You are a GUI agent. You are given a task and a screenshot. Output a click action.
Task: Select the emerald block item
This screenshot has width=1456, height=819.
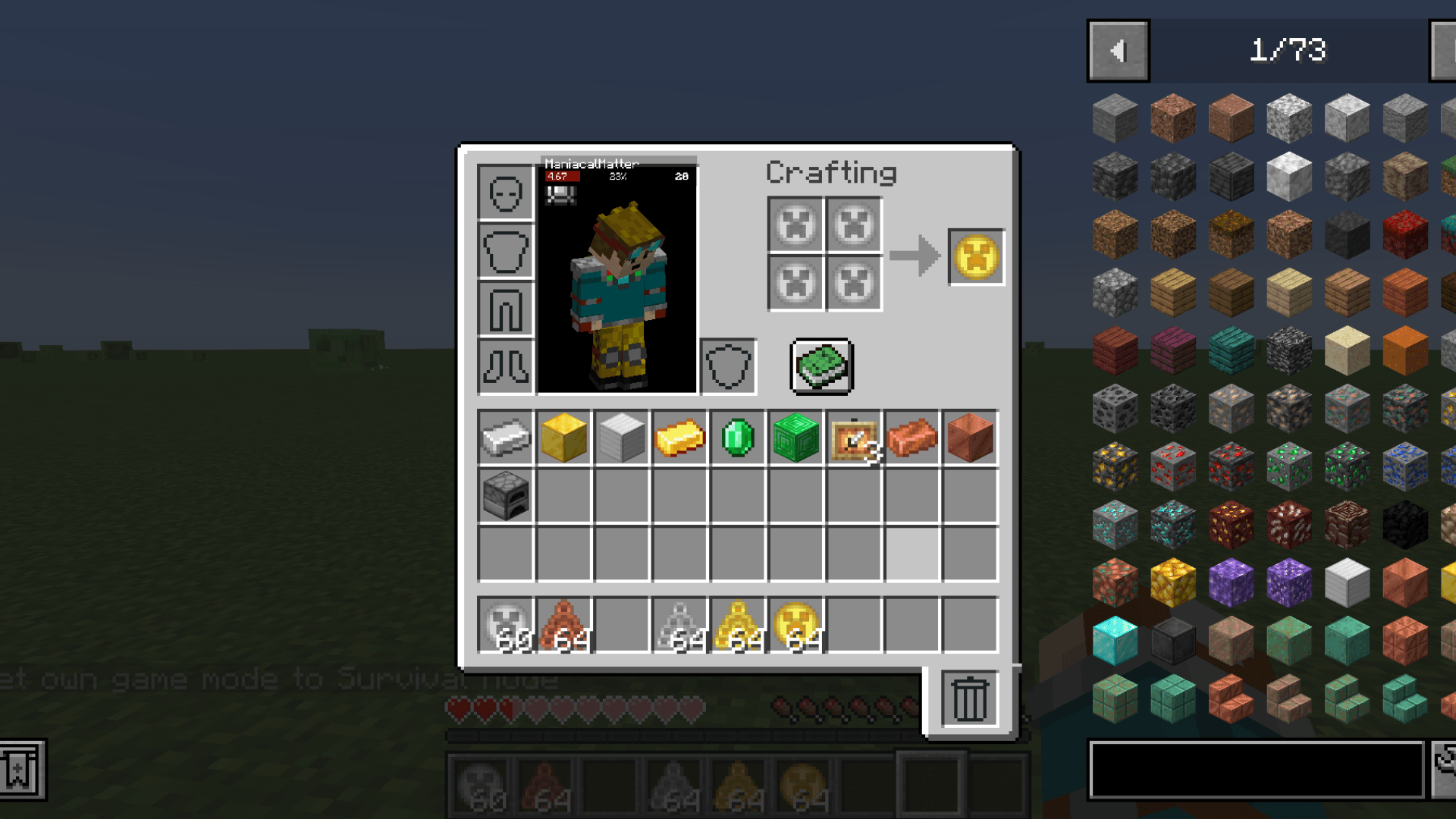click(x=796, y=438)
